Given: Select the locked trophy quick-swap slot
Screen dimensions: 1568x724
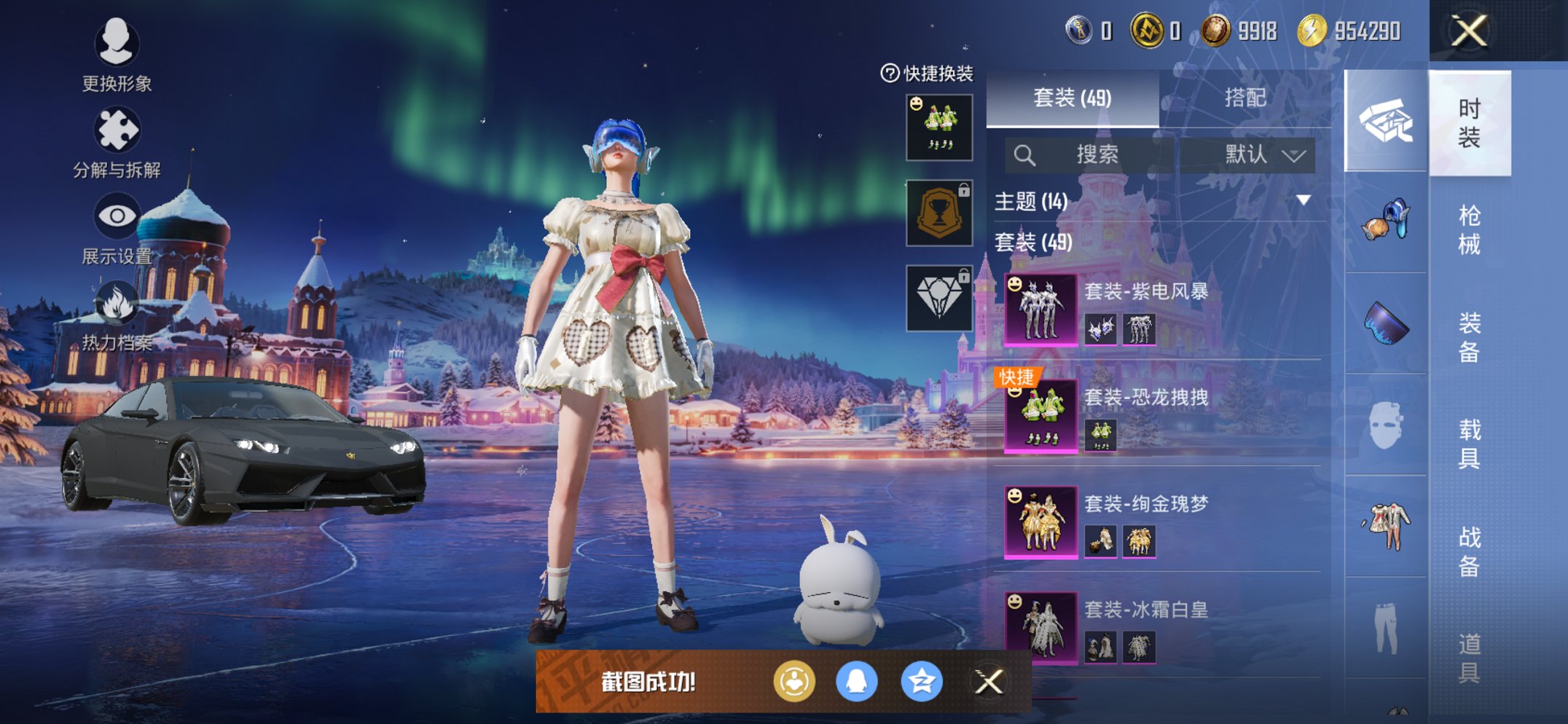Looking at the screenshot, I should coord(939,213).
